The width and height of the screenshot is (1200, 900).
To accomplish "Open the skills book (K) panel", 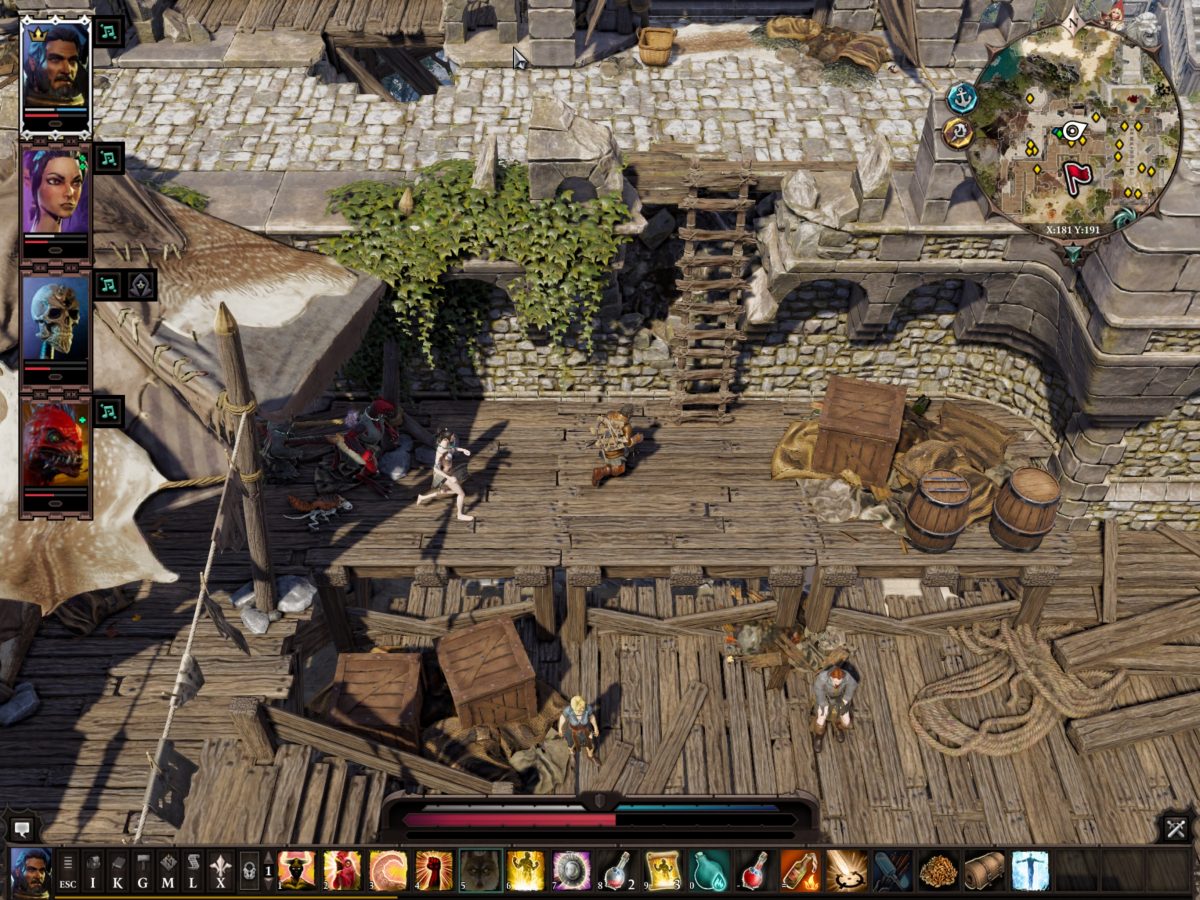I will pos(118,871).
